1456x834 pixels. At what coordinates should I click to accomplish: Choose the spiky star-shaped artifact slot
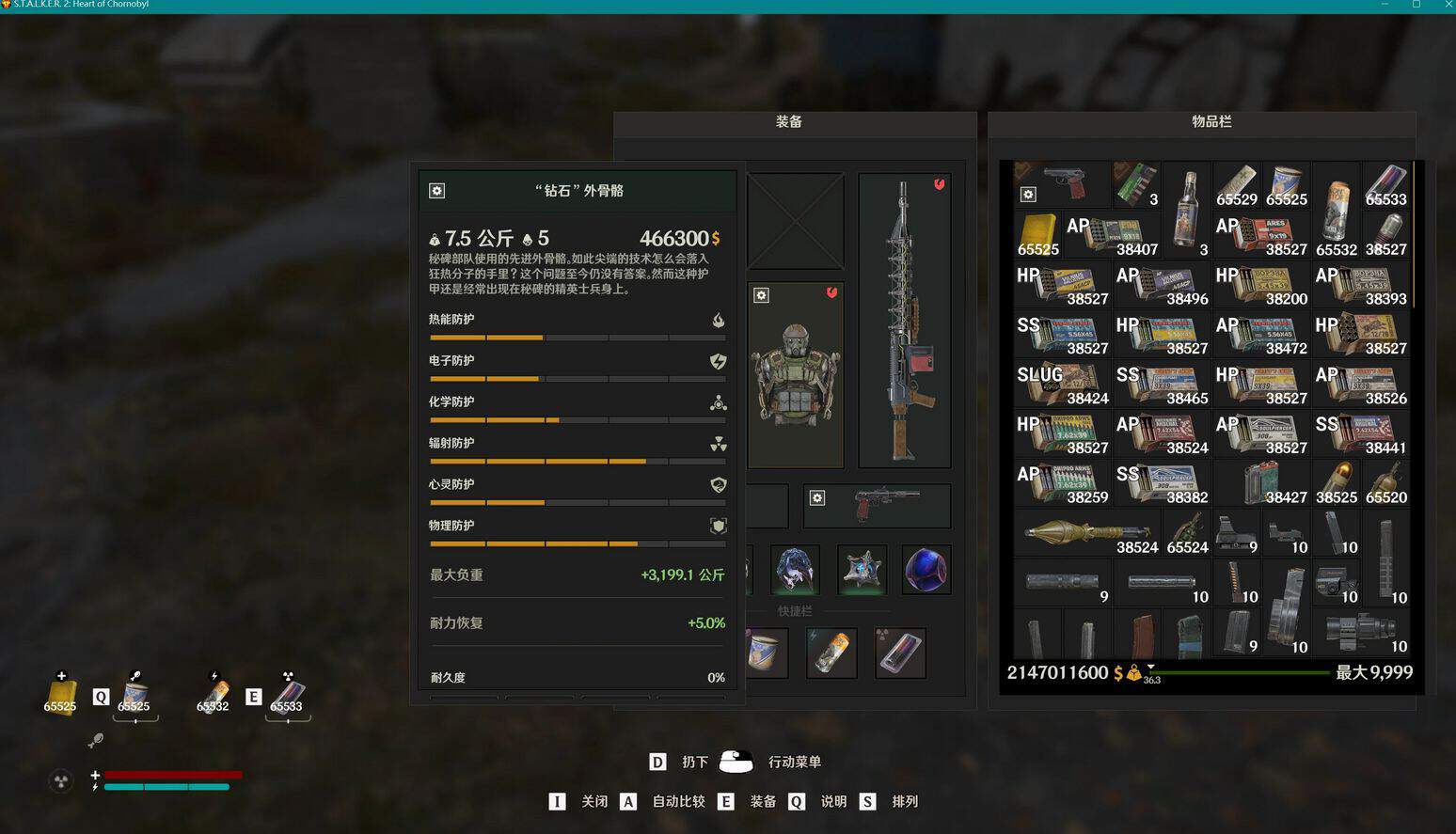(862, 570)
